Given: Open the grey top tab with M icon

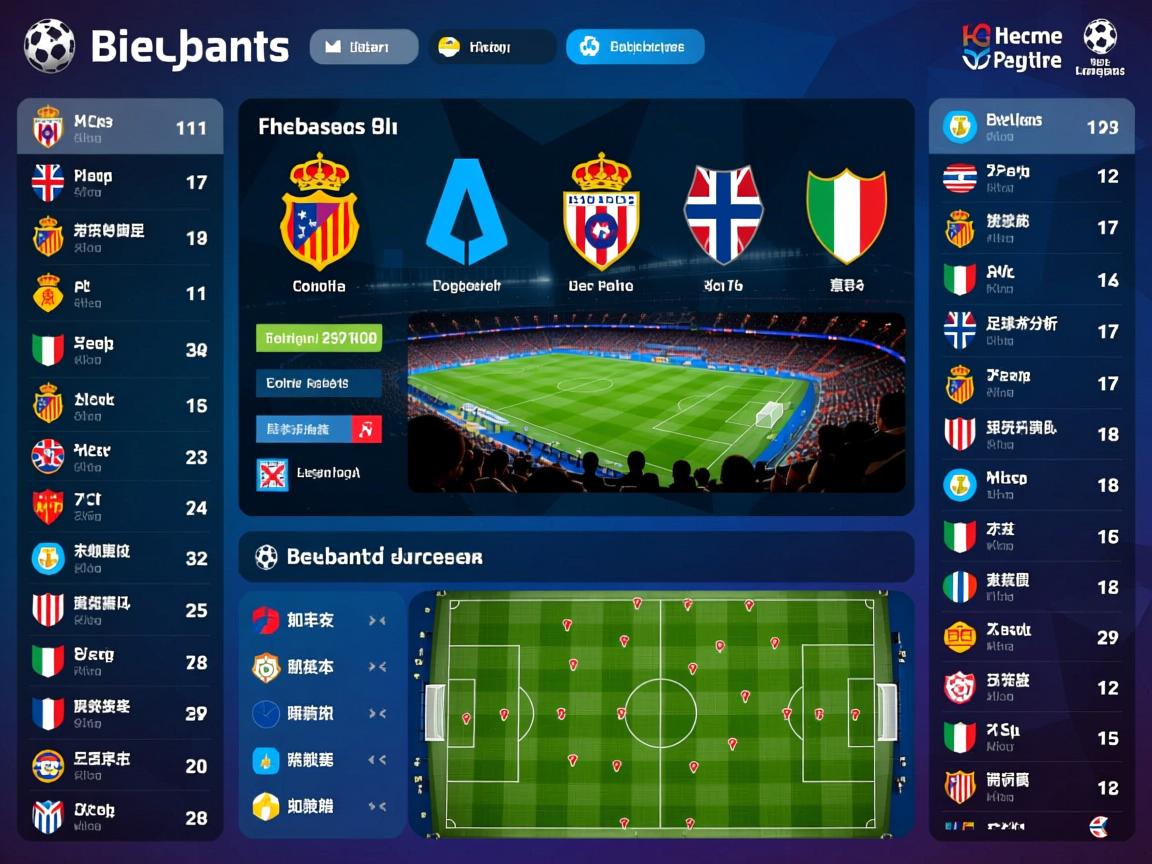Looking at the screenshot, I should pyautogui.click(x=364, y=47).
